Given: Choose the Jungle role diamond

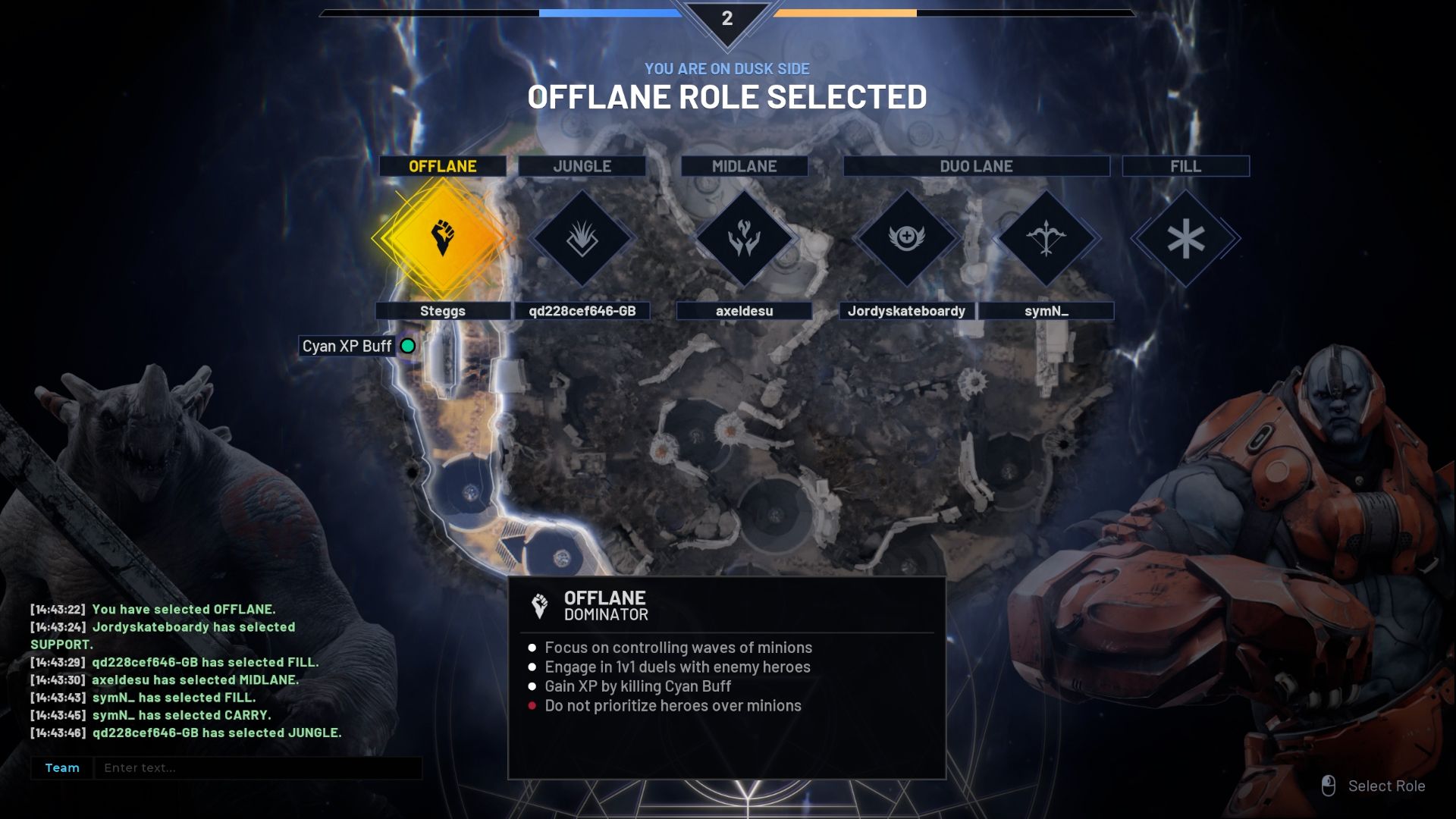Looking at the screenshot, I should pyautogui.click(x=582, y=238).
